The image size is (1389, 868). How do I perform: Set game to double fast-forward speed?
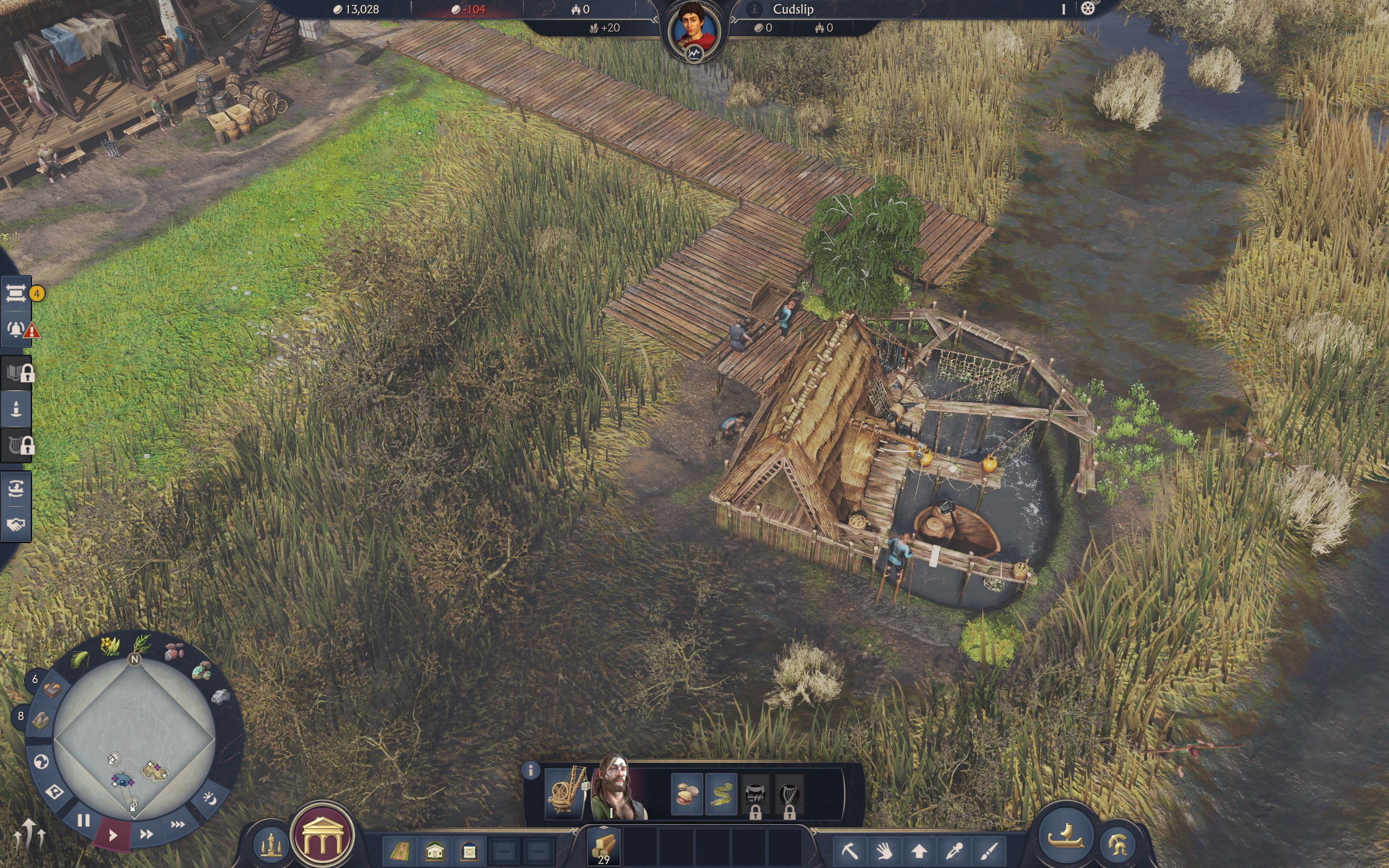pyautogui.click(x=146, y=834)
